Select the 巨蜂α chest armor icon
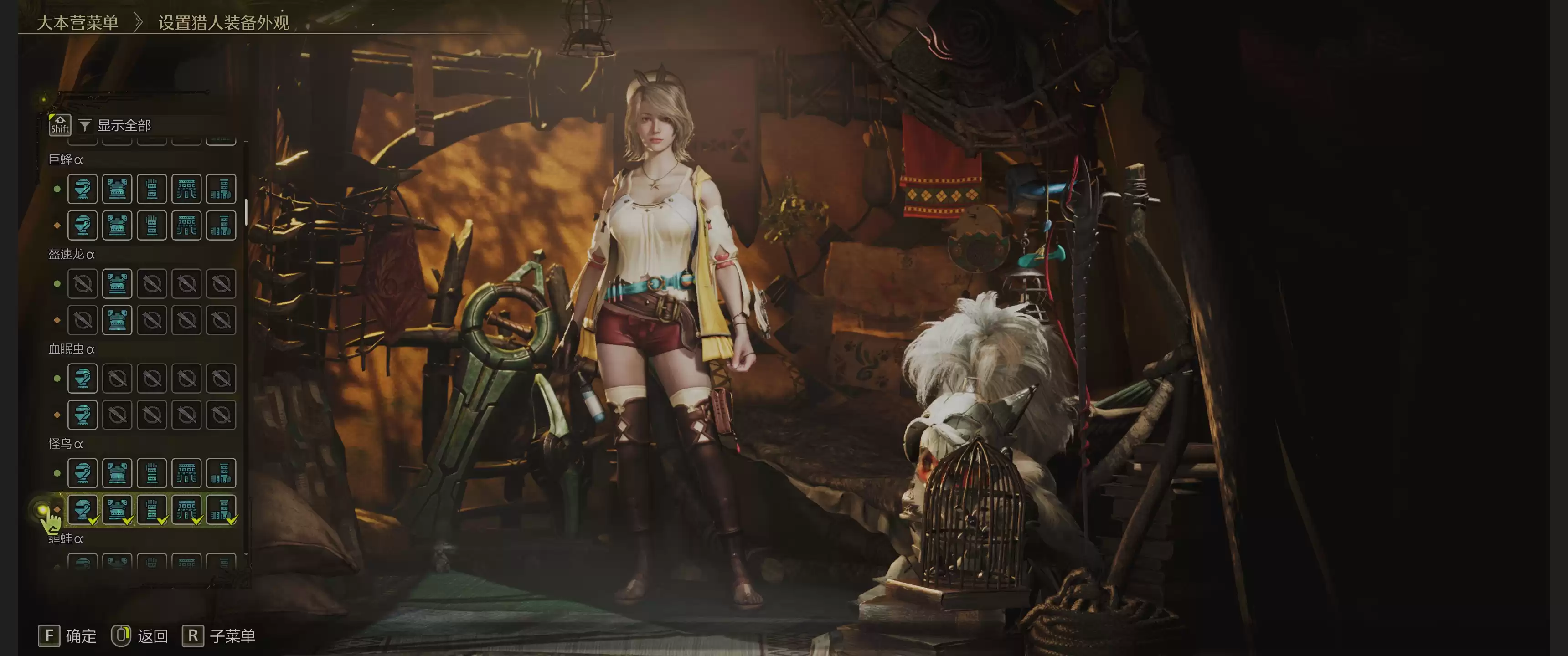Screen dimensions: 1568x656 (117, 189)
